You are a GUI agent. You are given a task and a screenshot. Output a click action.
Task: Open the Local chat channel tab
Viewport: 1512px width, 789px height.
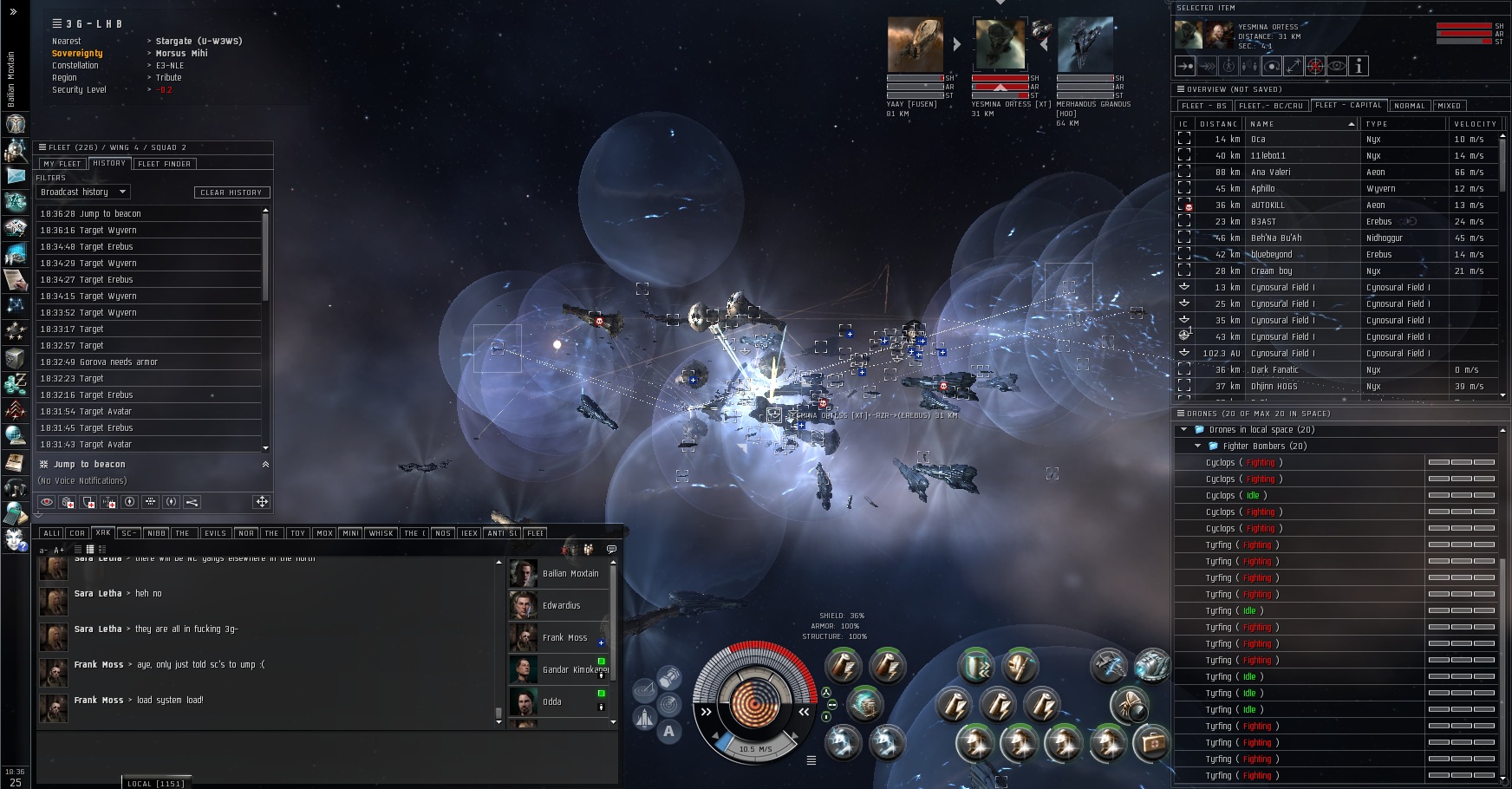(155, 784)
